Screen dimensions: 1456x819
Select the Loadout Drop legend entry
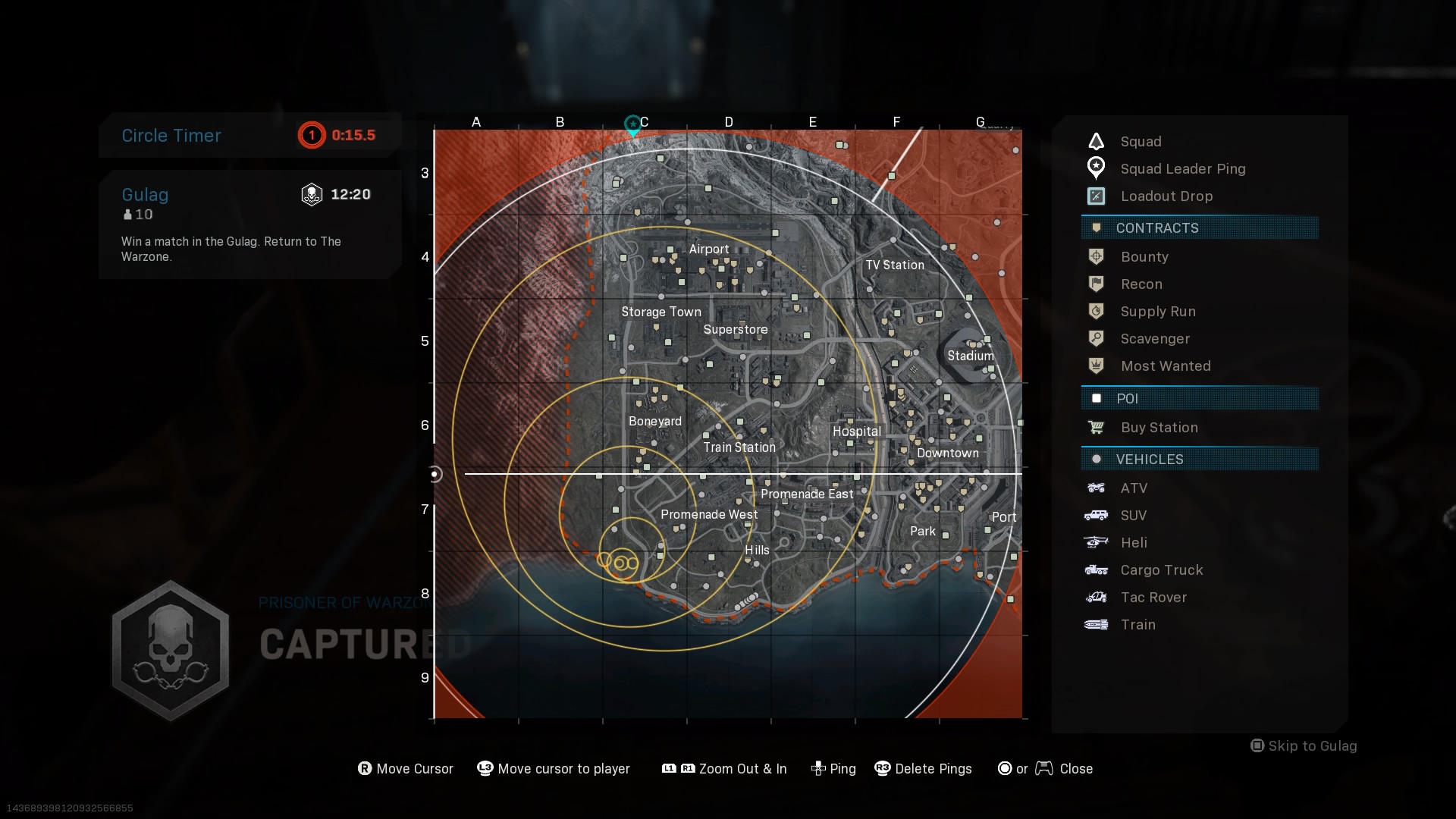[x=1166, y=196]
